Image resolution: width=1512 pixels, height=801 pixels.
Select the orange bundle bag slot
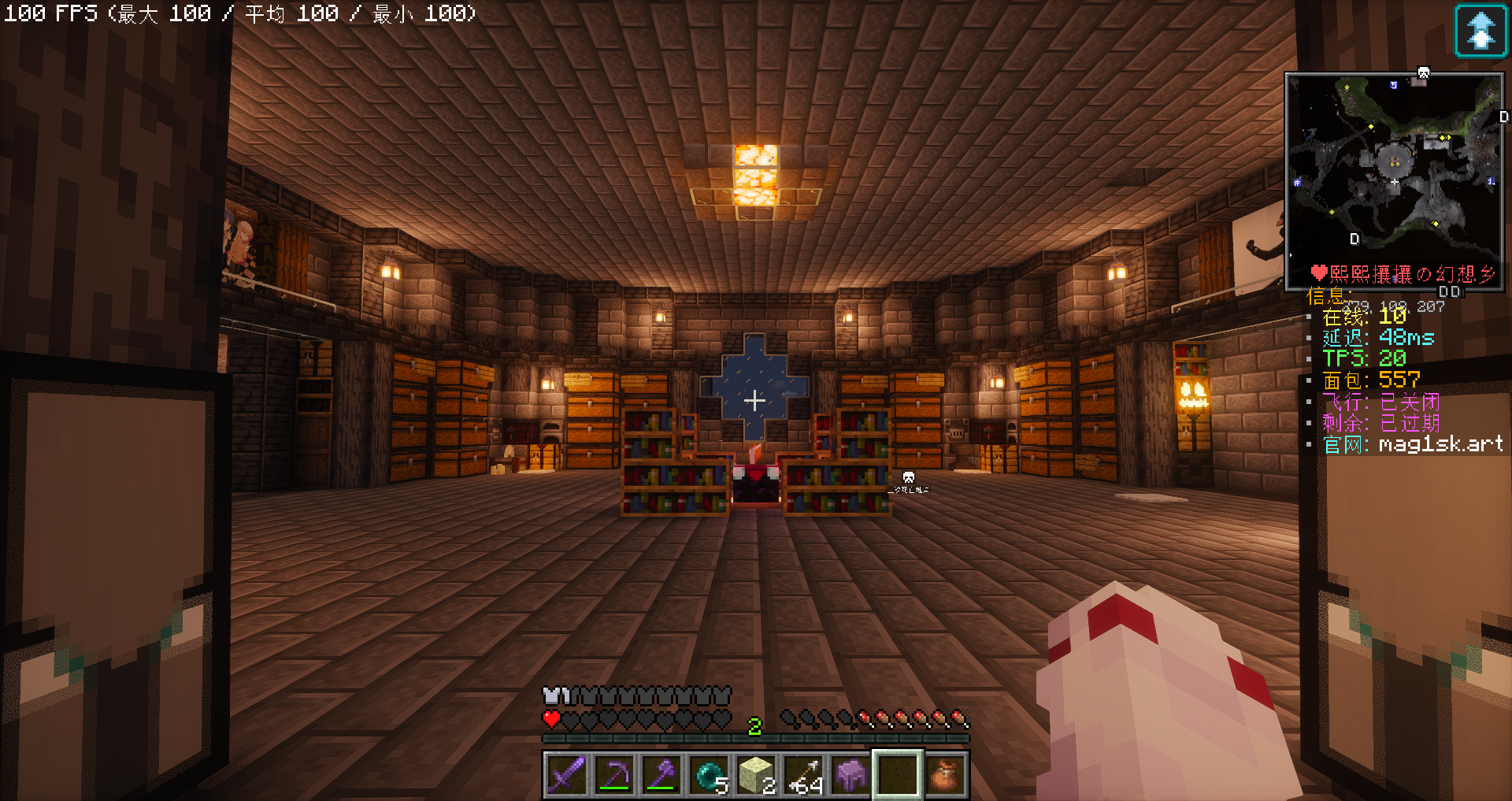click(945, 775)
